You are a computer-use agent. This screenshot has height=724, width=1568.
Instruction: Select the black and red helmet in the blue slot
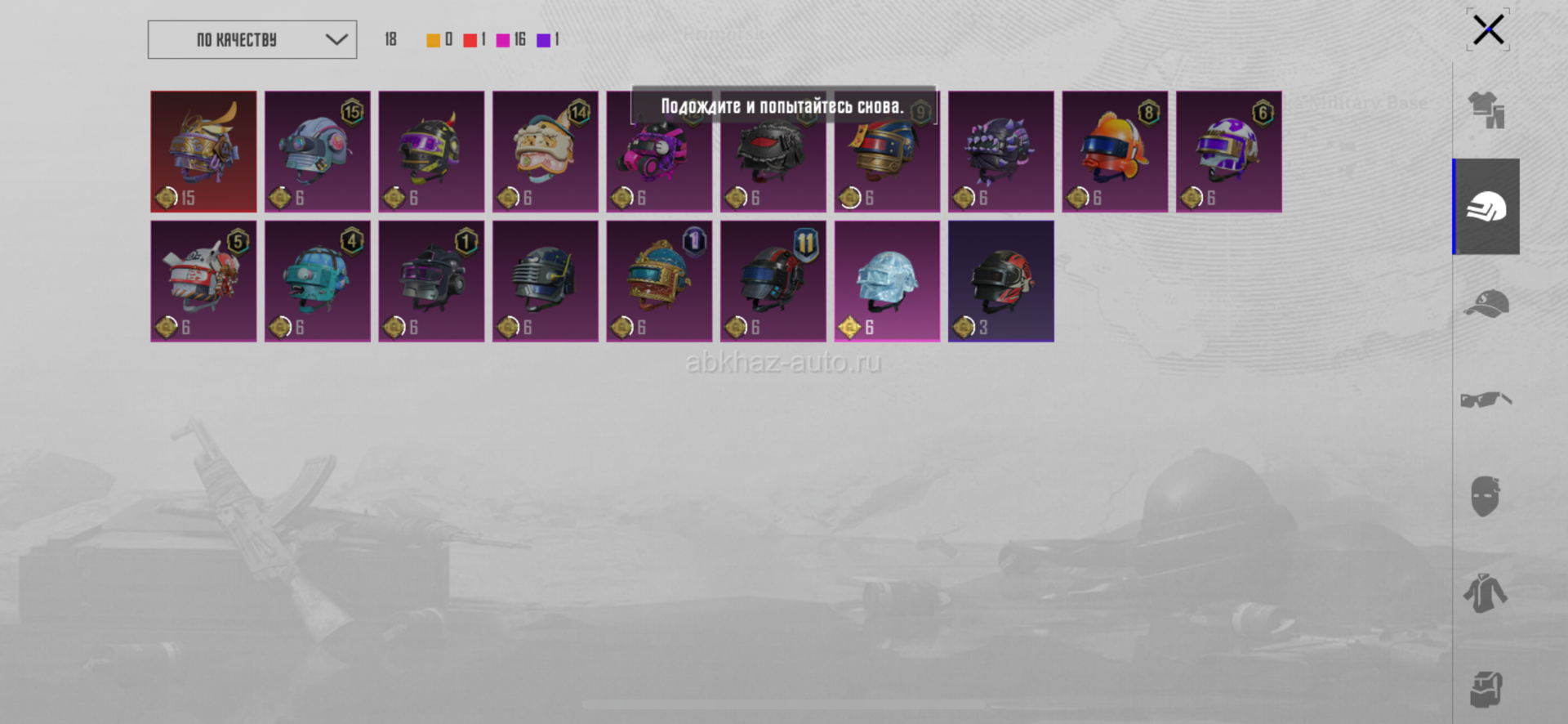pyautogui.click(x=1000, y=280)
